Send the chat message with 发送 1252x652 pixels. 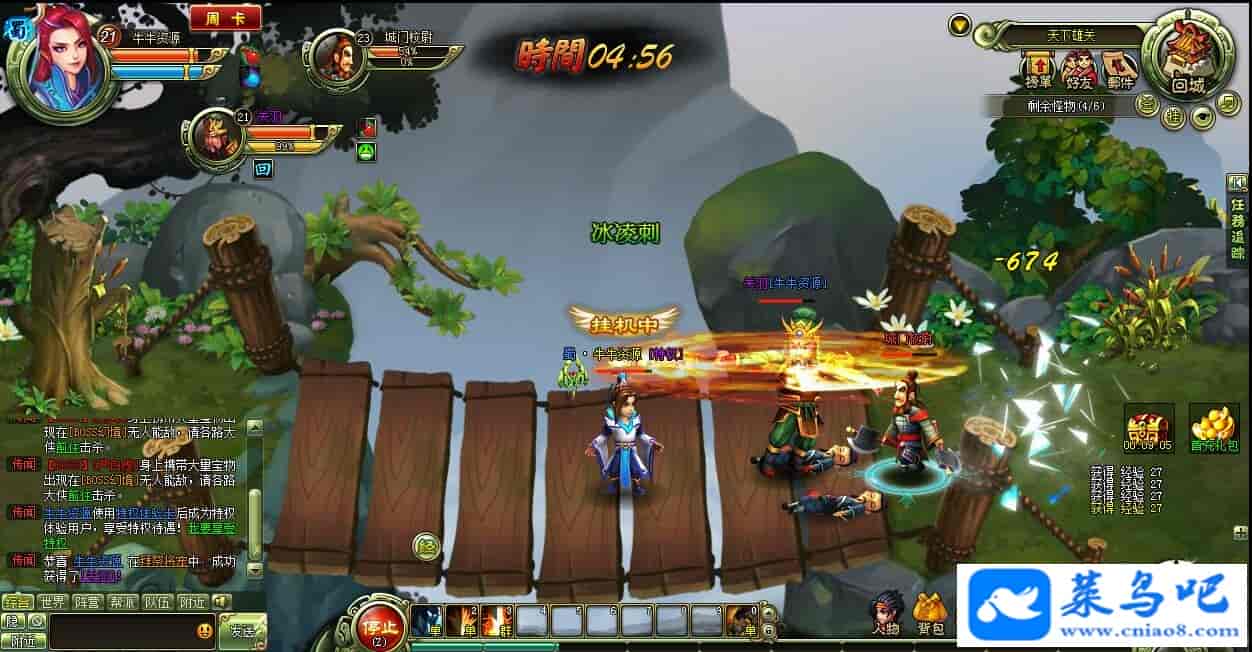(x=242, y=631)
